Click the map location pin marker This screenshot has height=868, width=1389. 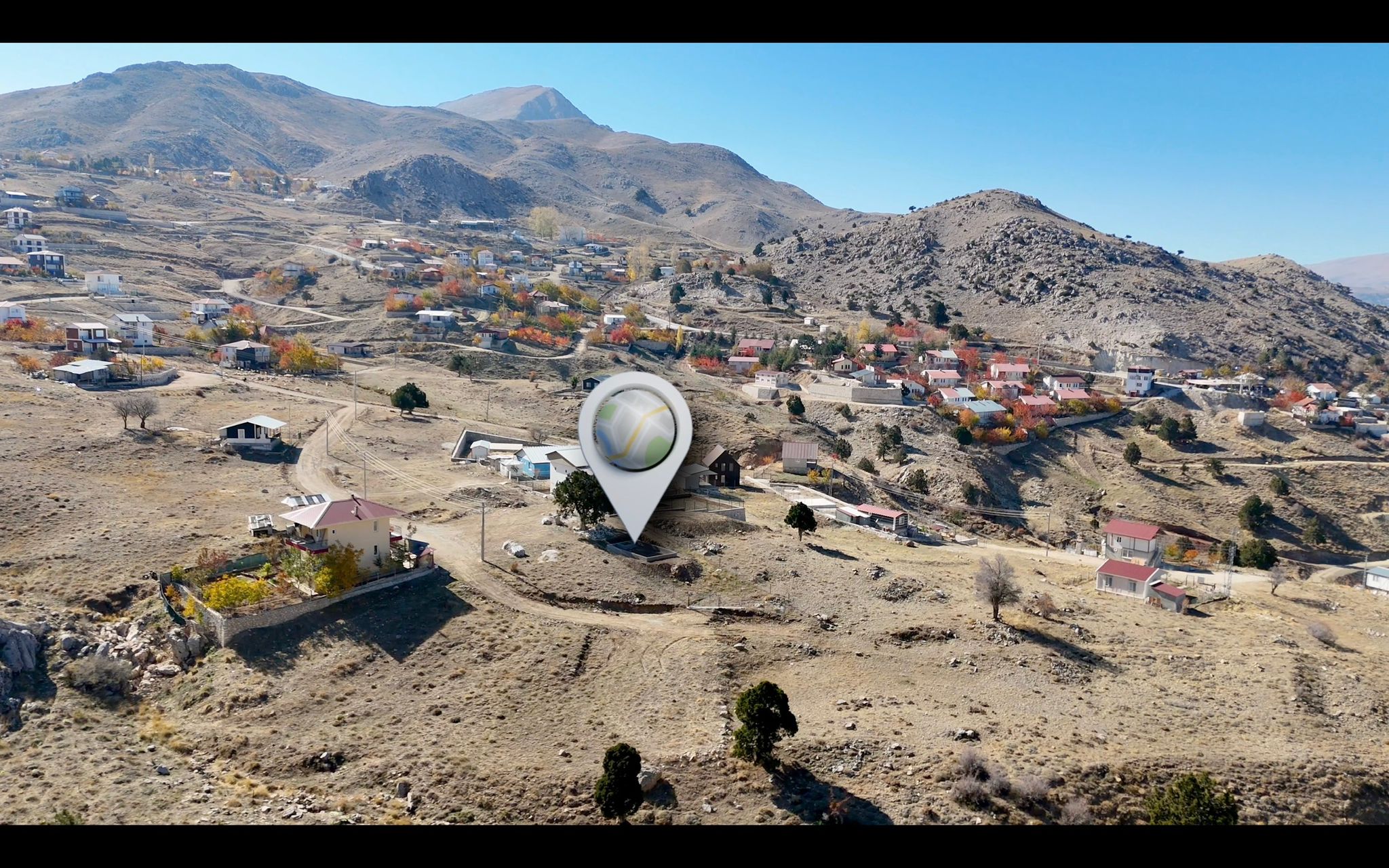coord(635,434)
